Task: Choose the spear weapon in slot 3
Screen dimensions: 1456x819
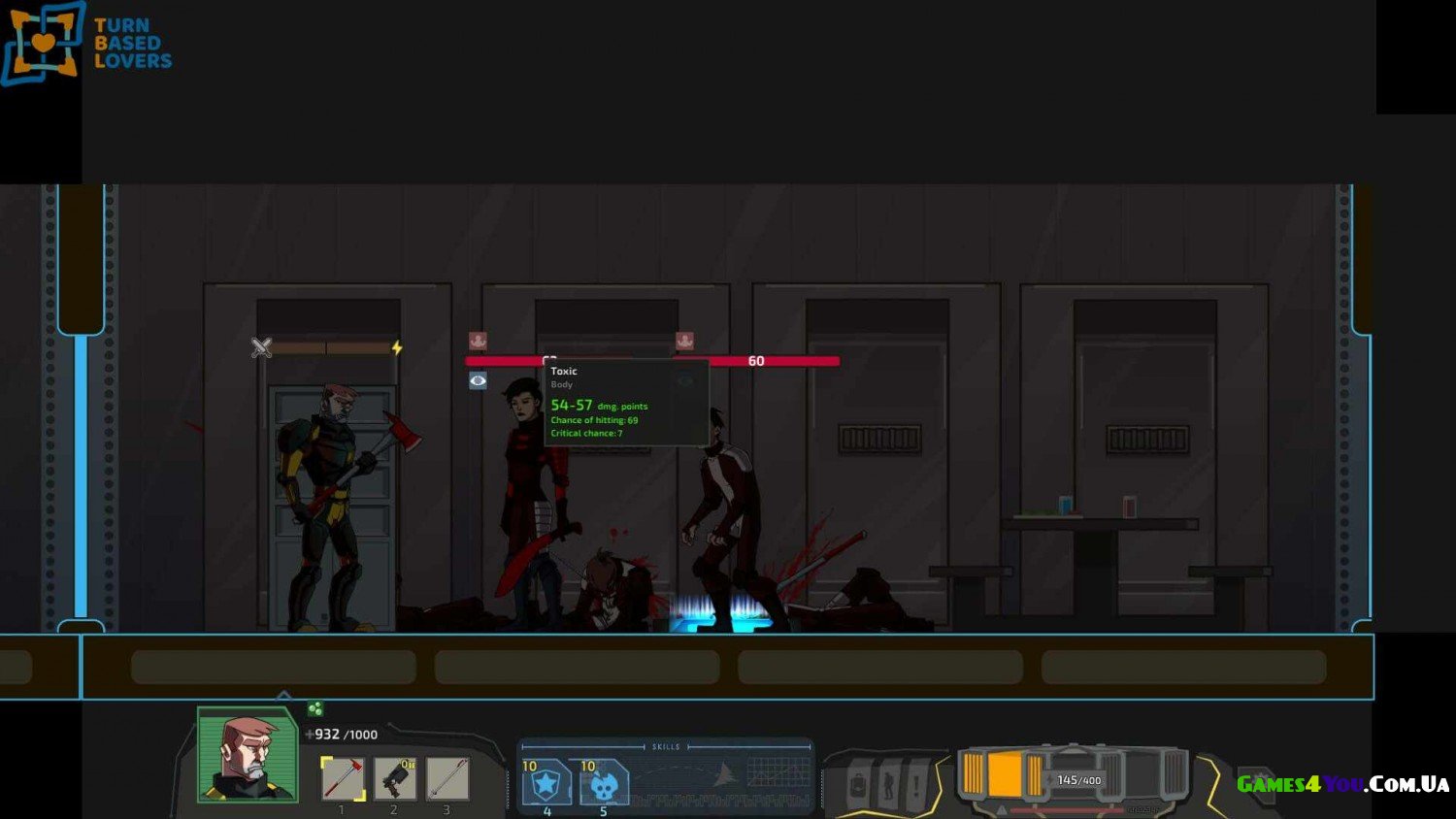Action: (447, 778)
